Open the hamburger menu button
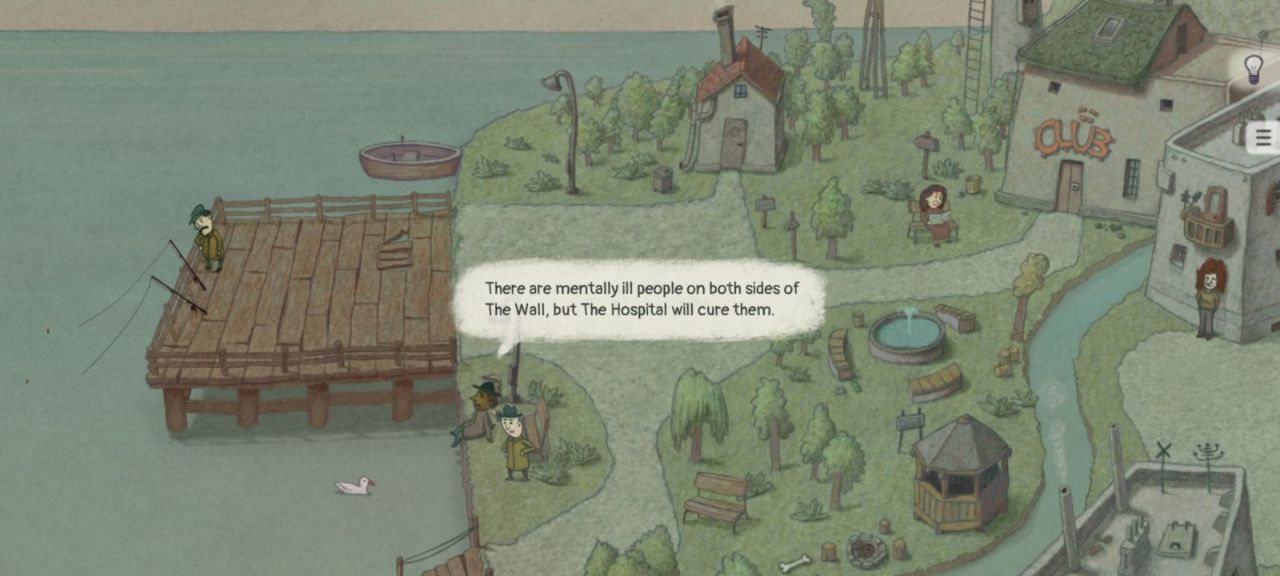This screenshot has width=1280, height=576. [x=1263, y=138]
